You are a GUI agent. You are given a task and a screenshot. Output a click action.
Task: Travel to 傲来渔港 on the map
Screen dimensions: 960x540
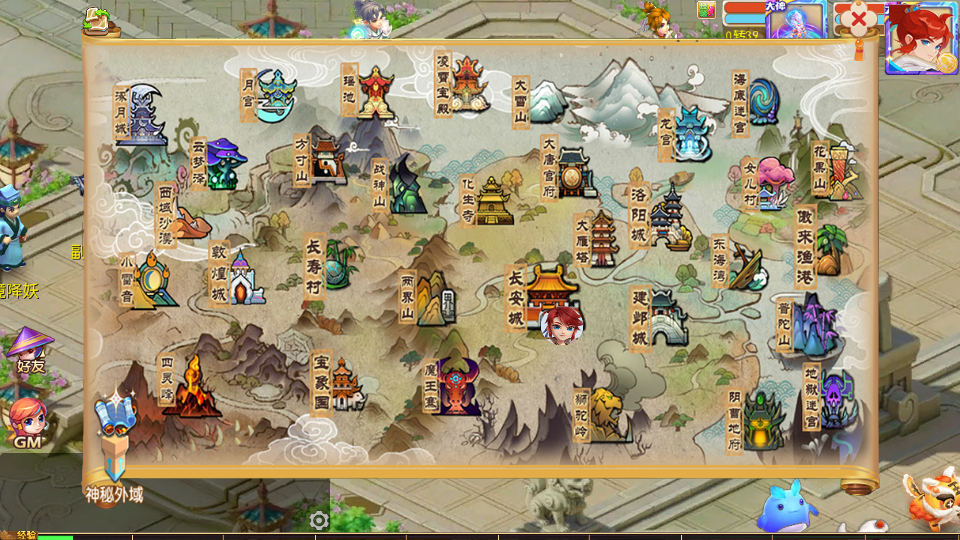click(x=828, y=247)
